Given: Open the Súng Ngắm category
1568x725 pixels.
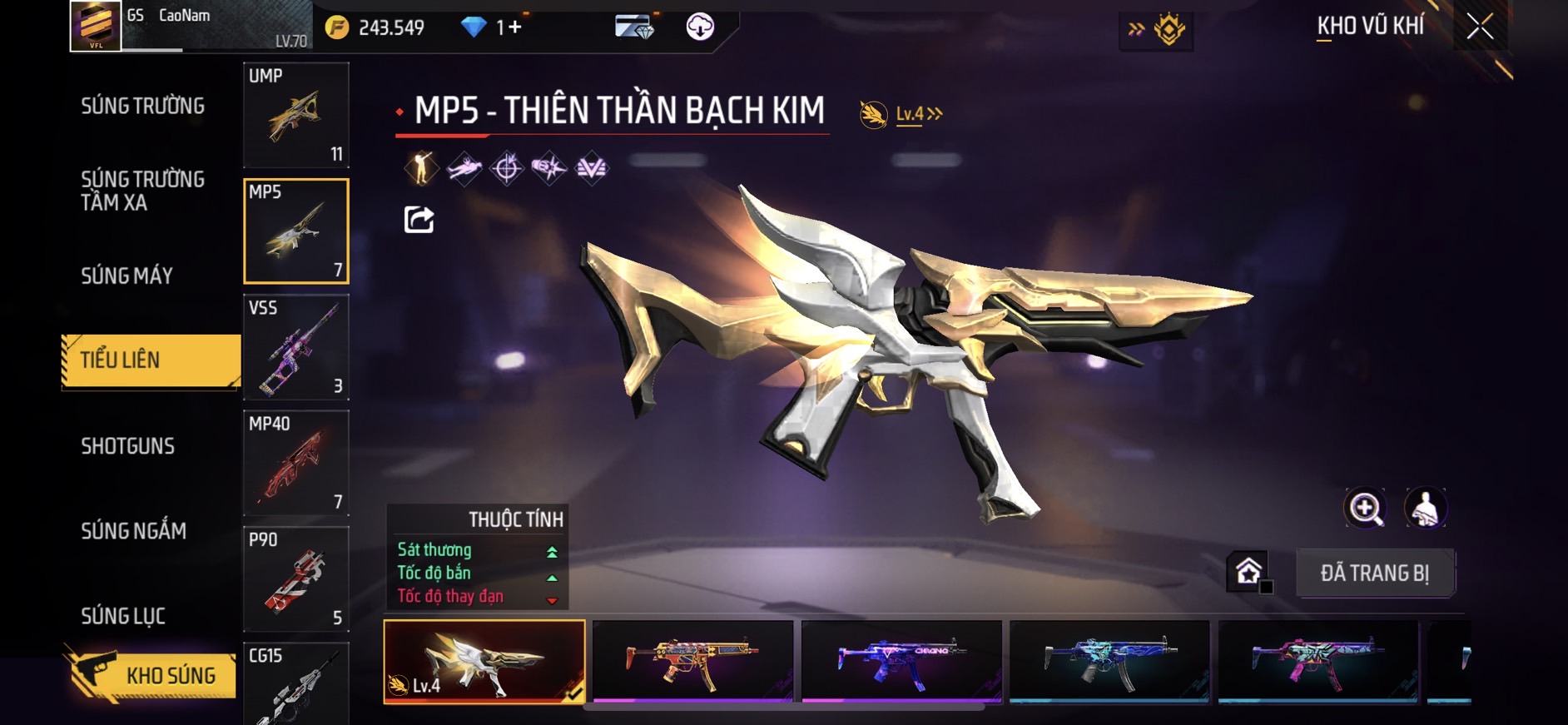Looking at the screenshot, I should point(133,531).
